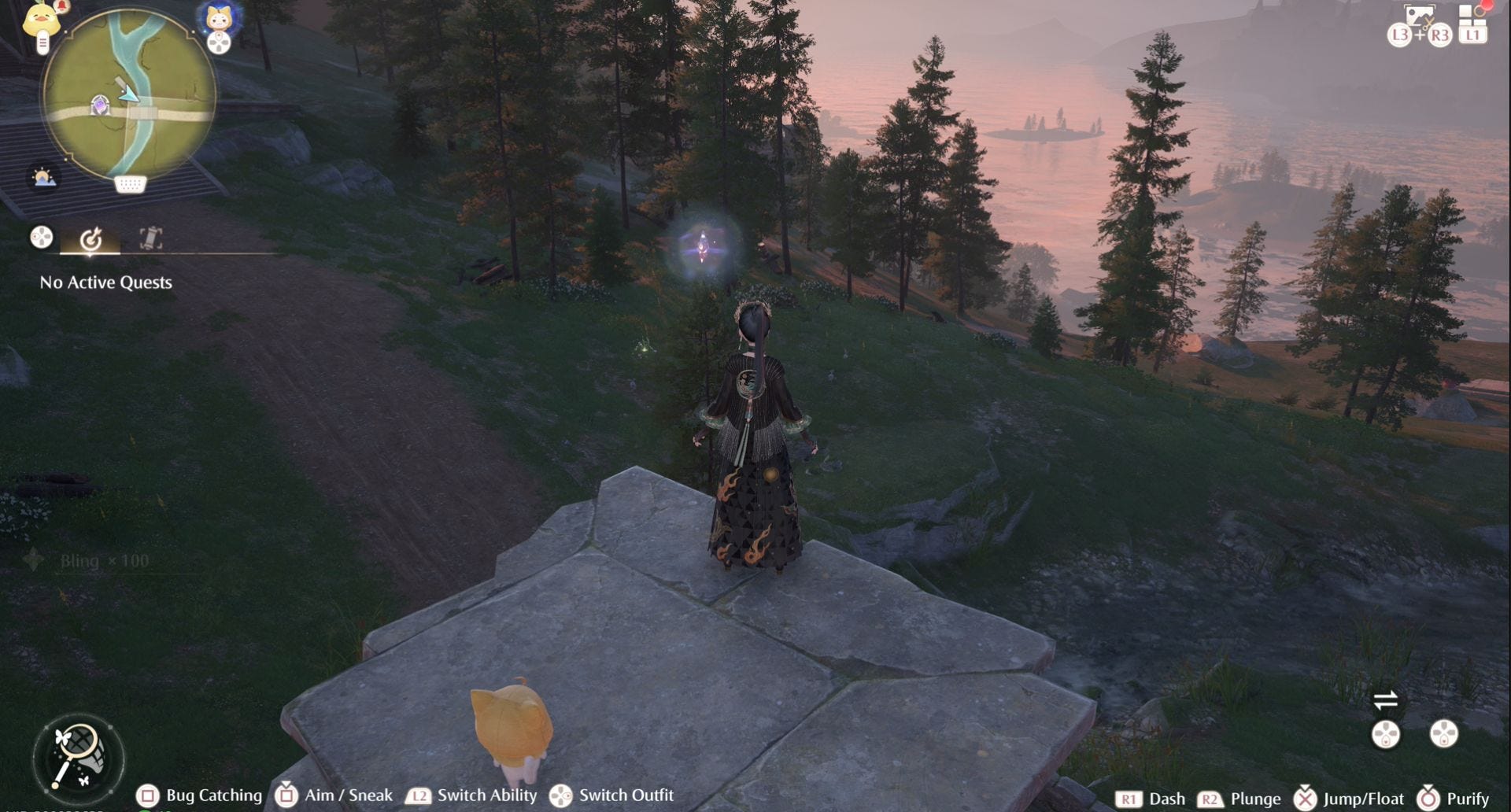The width and height of the screenshot is (1511, 812).
Task: Open the grid menu with red notification
Action: pyautogui.click(x=1472, y=14)
